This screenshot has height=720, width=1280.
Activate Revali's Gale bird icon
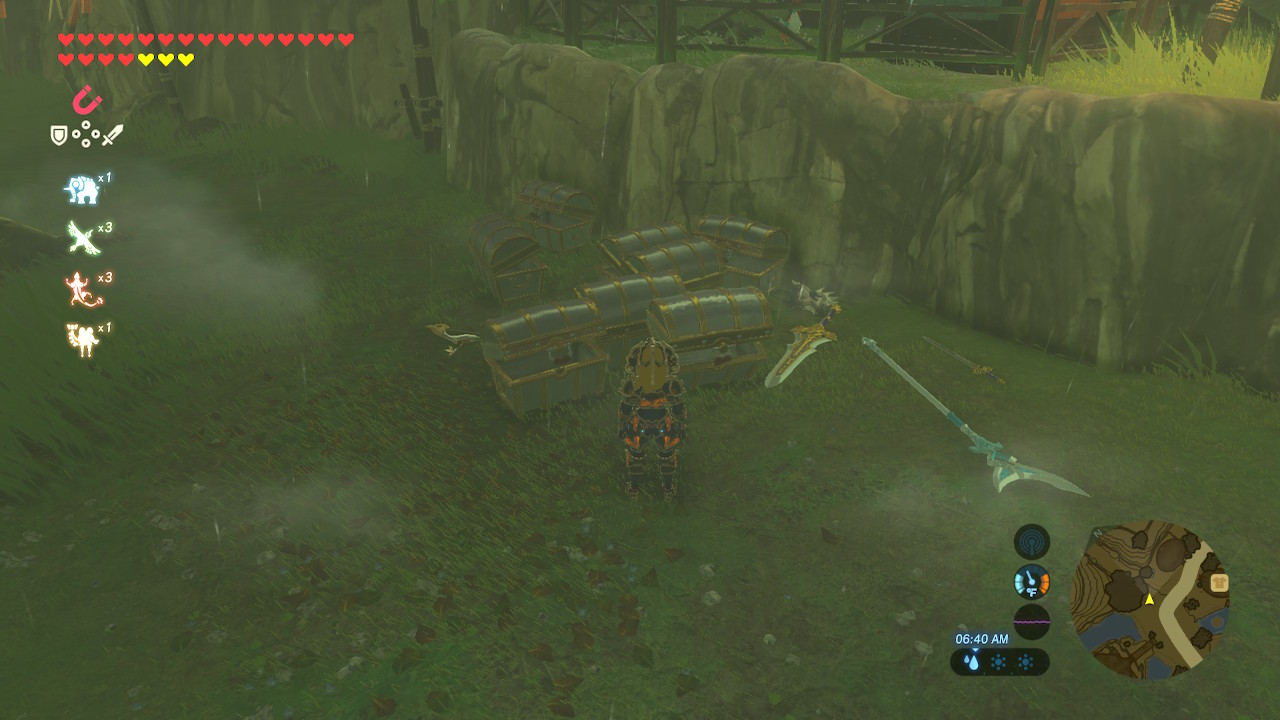(81, 238)
